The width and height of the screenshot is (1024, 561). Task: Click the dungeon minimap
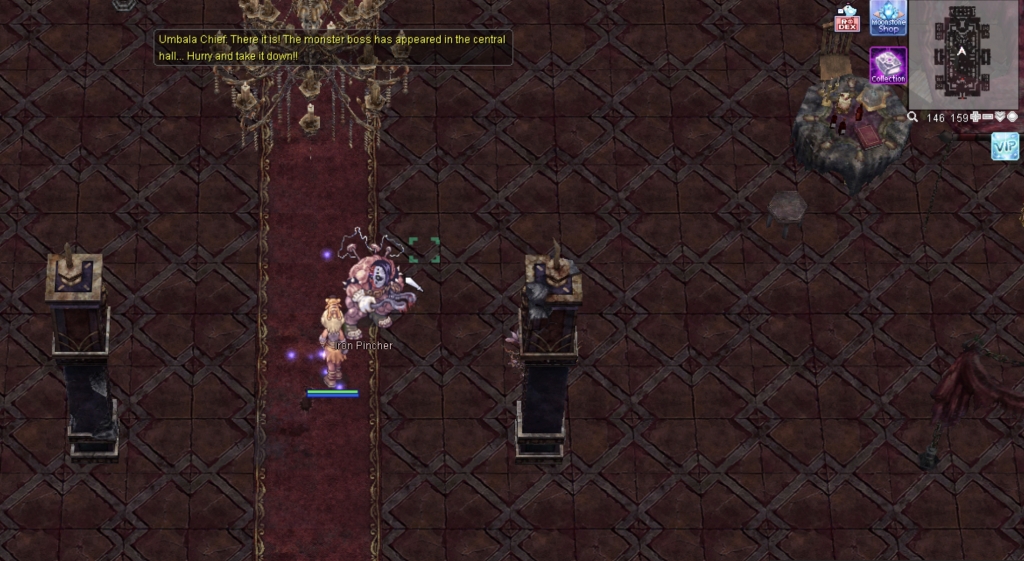click(x=961, y=53)
